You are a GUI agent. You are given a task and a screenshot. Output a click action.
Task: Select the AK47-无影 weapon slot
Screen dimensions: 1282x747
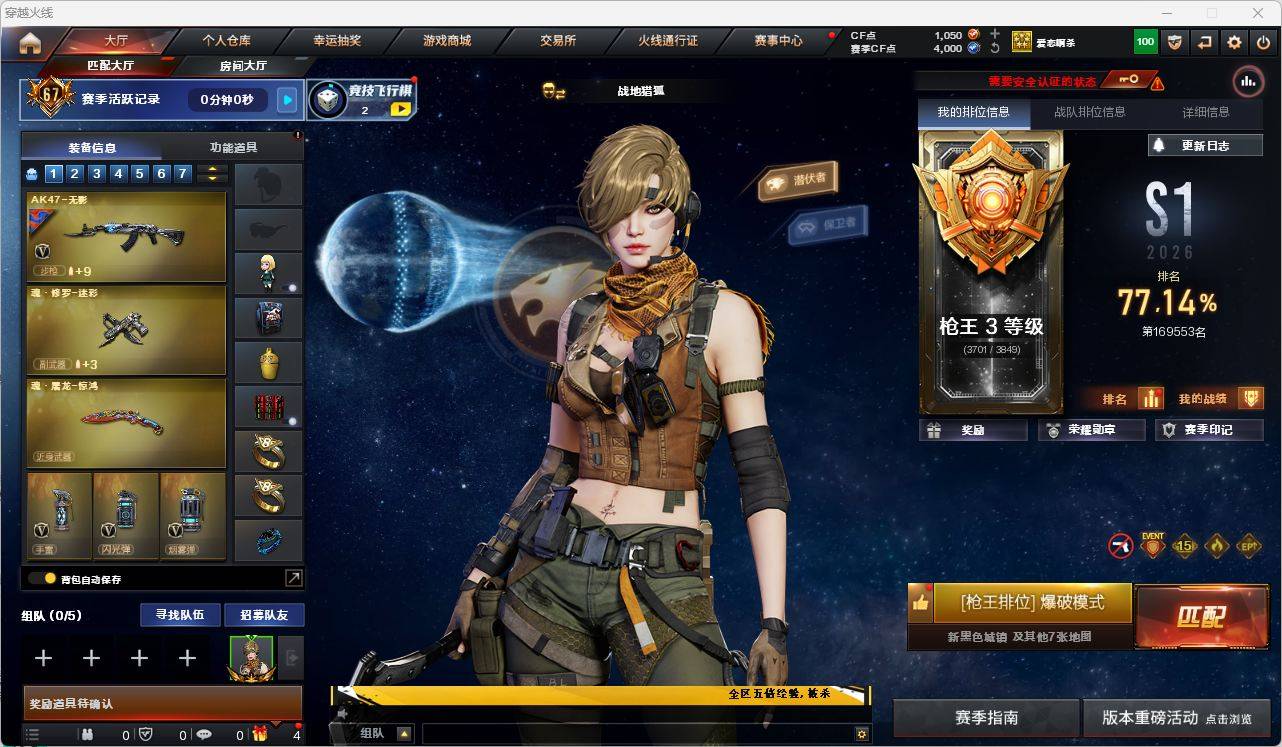126,236
